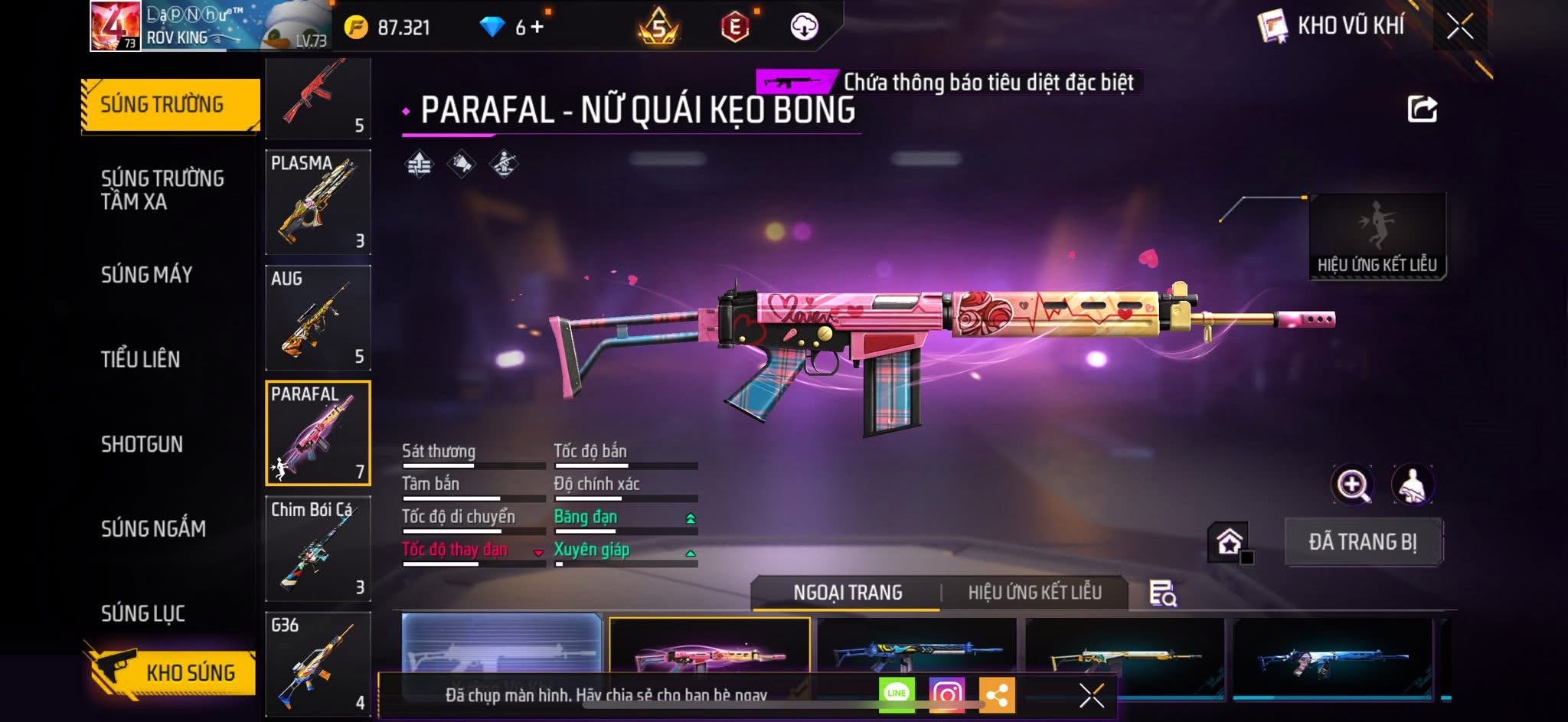Image resolution: width=1568 pixels, height=722 pixels.
Task: Click the Đã Trang Bị button
Action: 1363,541
